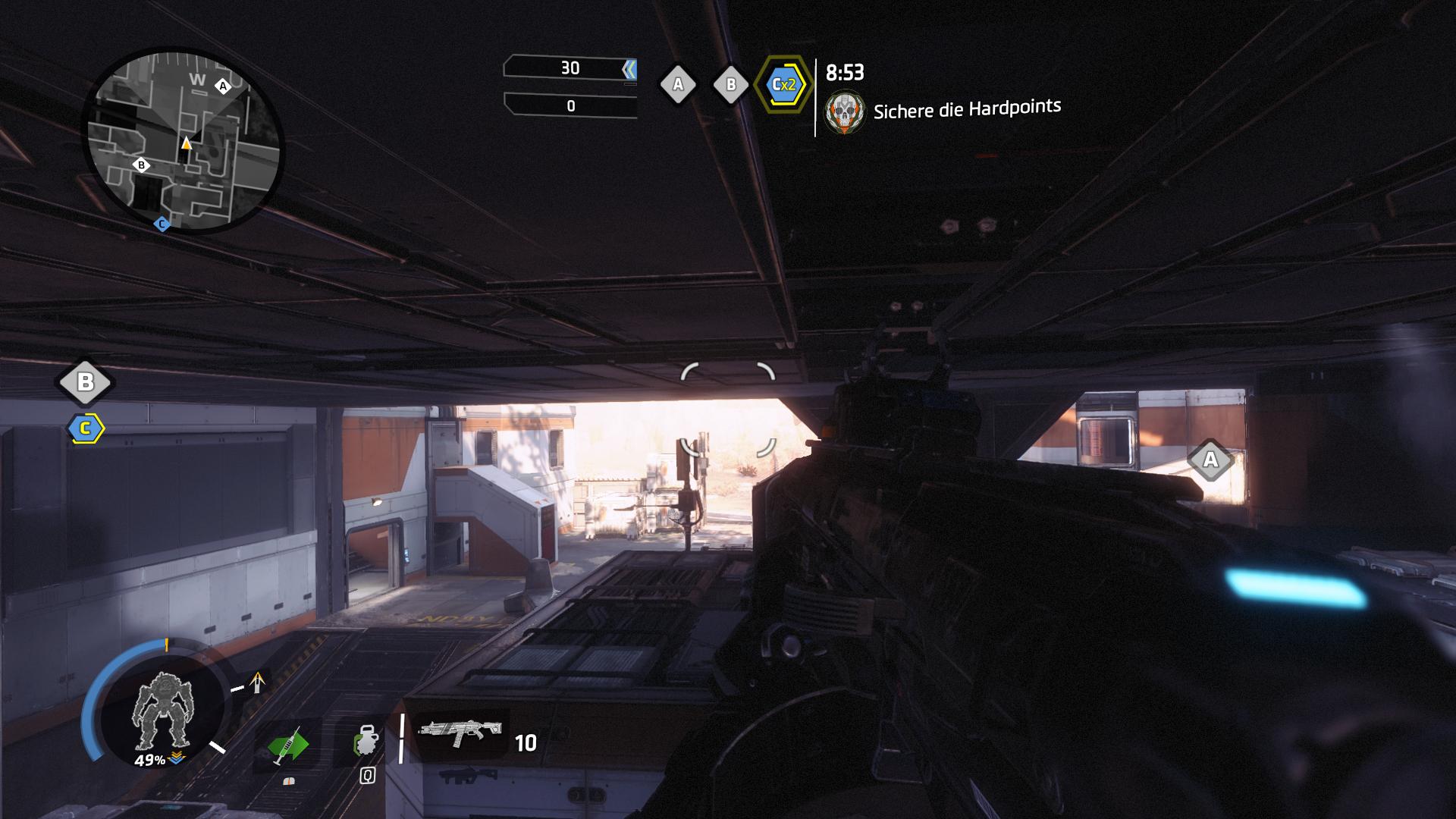Screen dimensions: 1456x819
Task: Activate the green Stim syringe ability
Action: 288,745
